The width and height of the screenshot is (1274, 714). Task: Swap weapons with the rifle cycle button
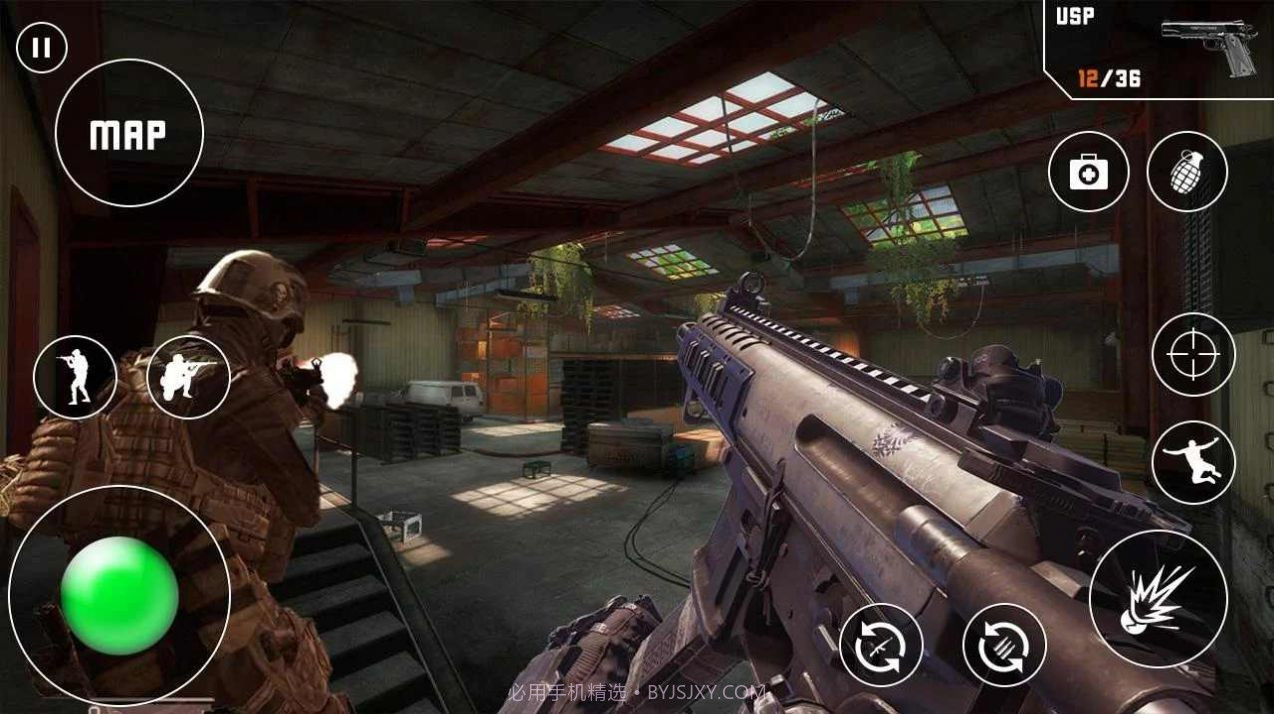pos(881,646)
